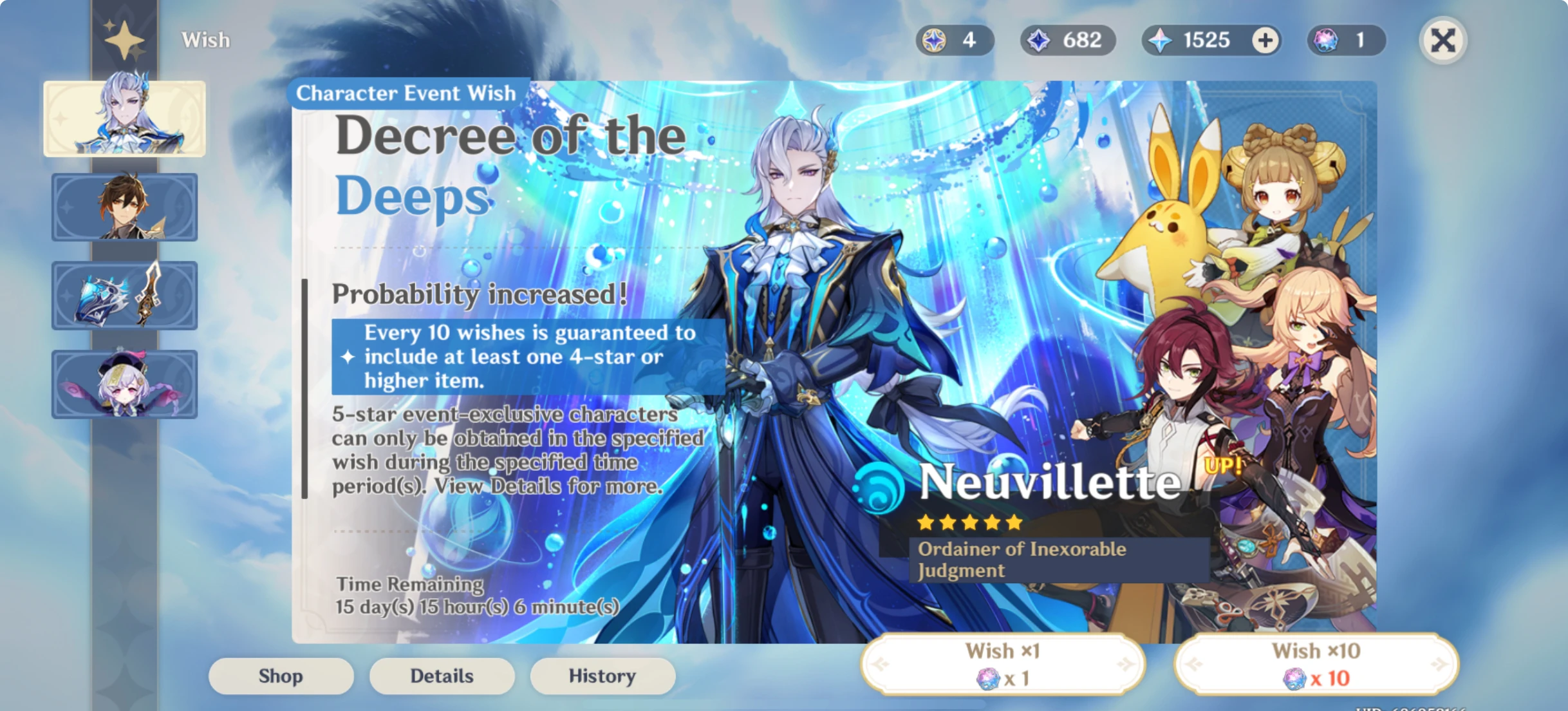1568x711 pixels.
Task: Select the Decree of the Deeps banner thumbnail
Action: 124,118
